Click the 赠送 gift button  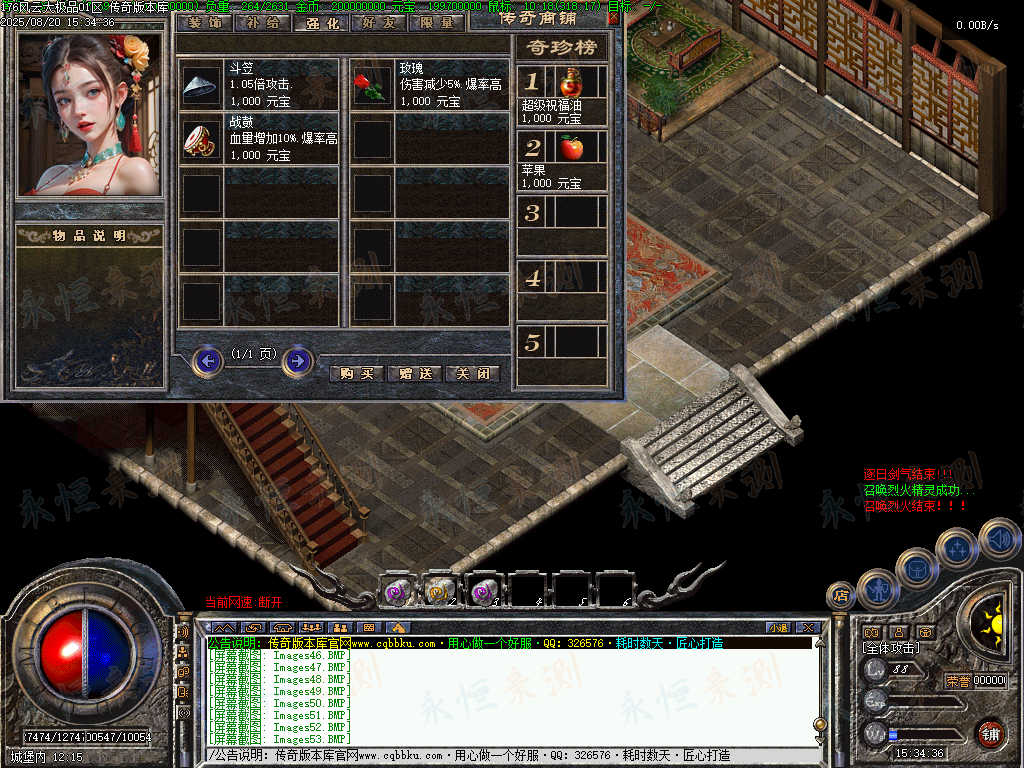414,373
